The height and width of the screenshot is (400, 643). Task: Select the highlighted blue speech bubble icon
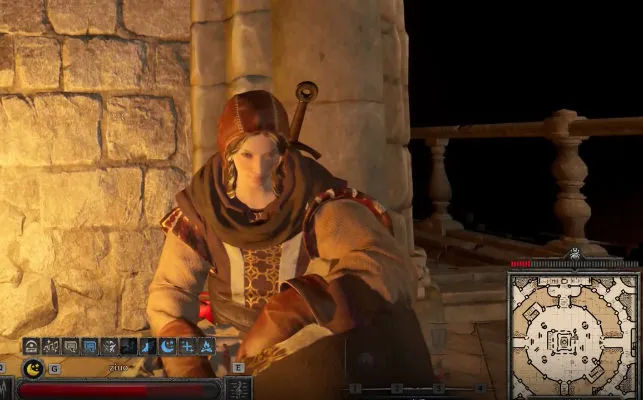89,346
